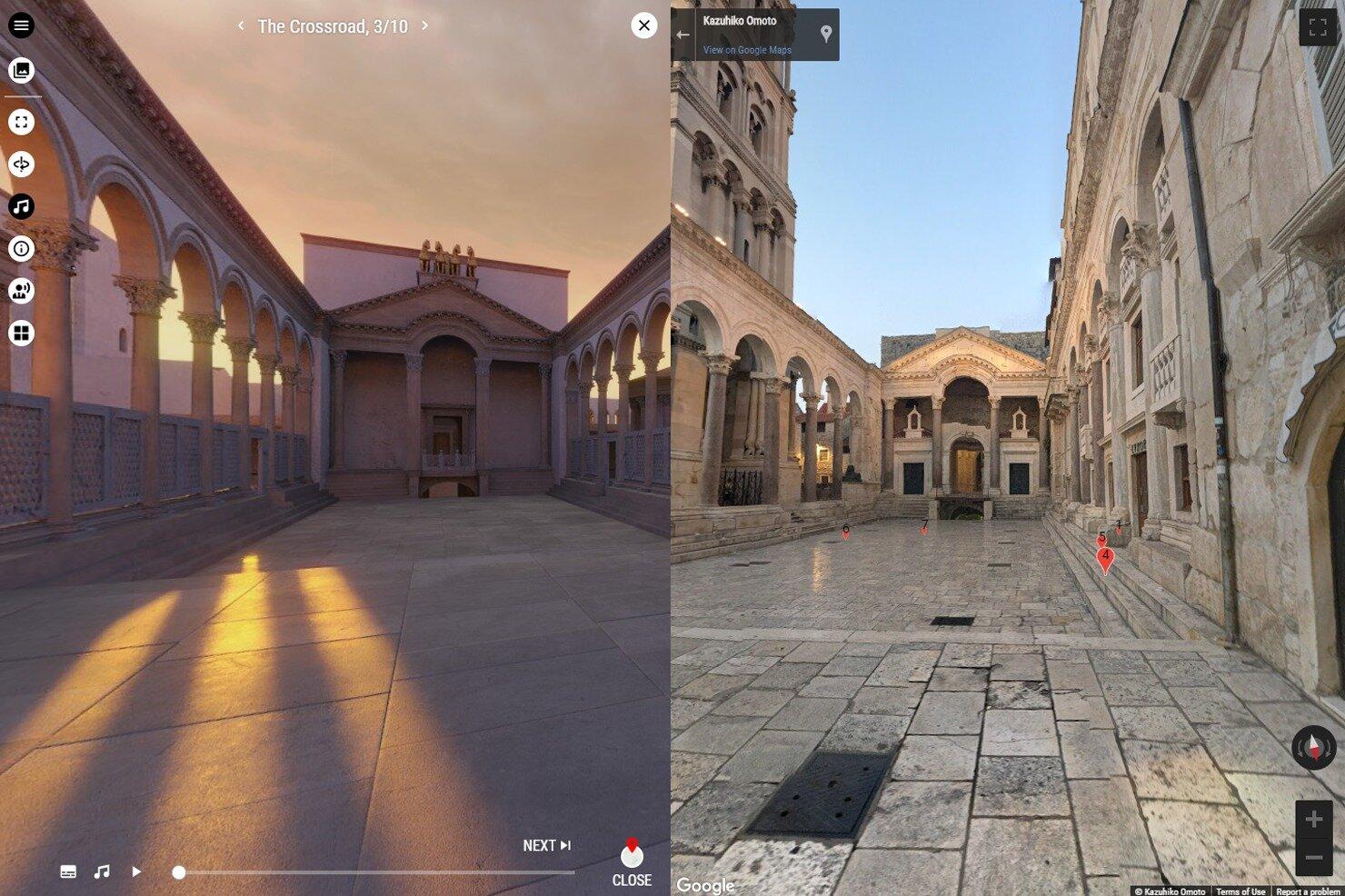Mute the background music in the sidebar
The width and height of the screenshot is (1345, 896).
point(22,206)
